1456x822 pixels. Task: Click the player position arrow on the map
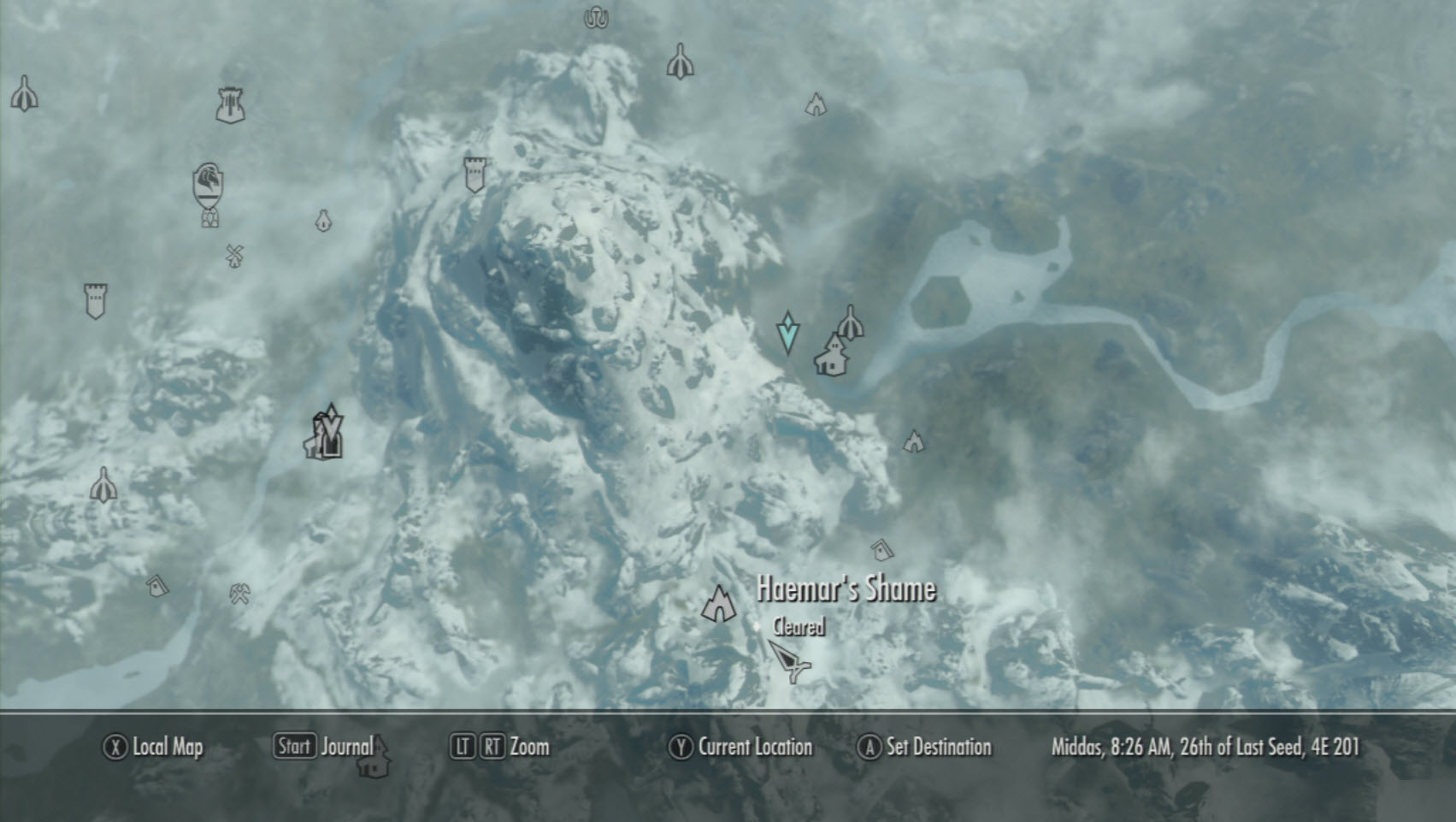[788, 662]
